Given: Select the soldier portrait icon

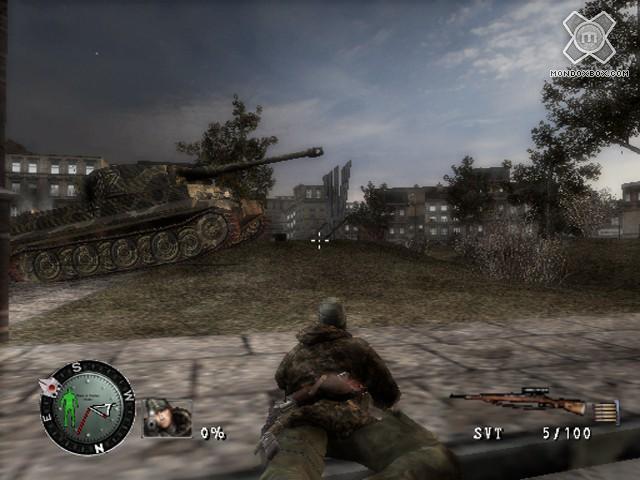Looking at the screenshot, I should pyautogui.click(x=167, y=418).
